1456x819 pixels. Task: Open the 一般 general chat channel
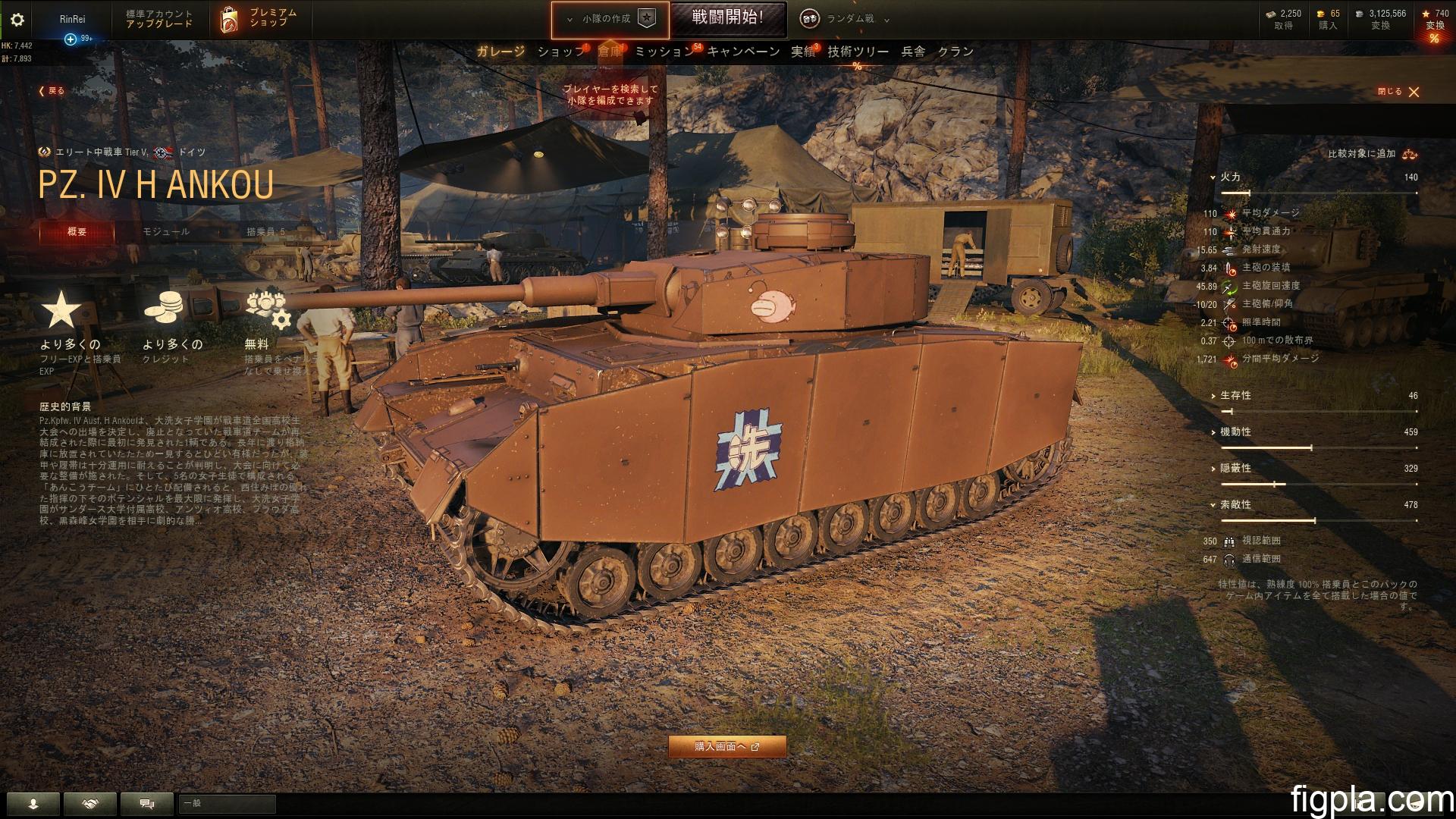coord(227,803)
